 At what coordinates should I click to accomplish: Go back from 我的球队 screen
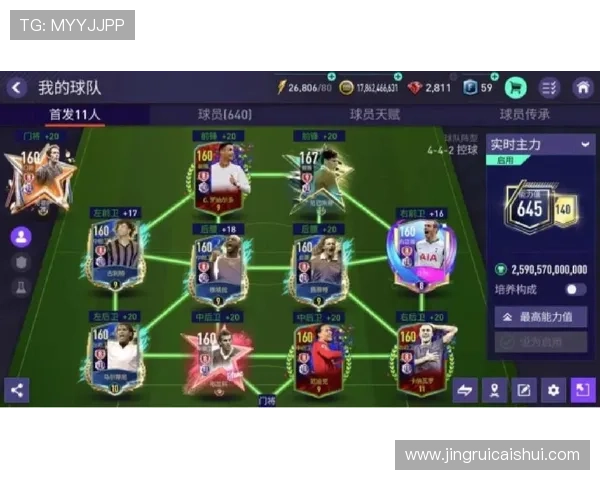[x=16, y=88]
